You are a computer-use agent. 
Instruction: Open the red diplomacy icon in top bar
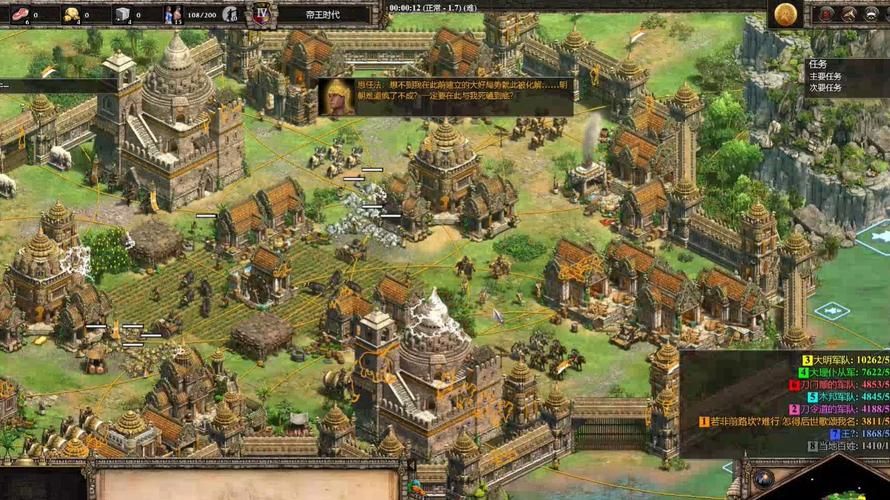point(828,13)
